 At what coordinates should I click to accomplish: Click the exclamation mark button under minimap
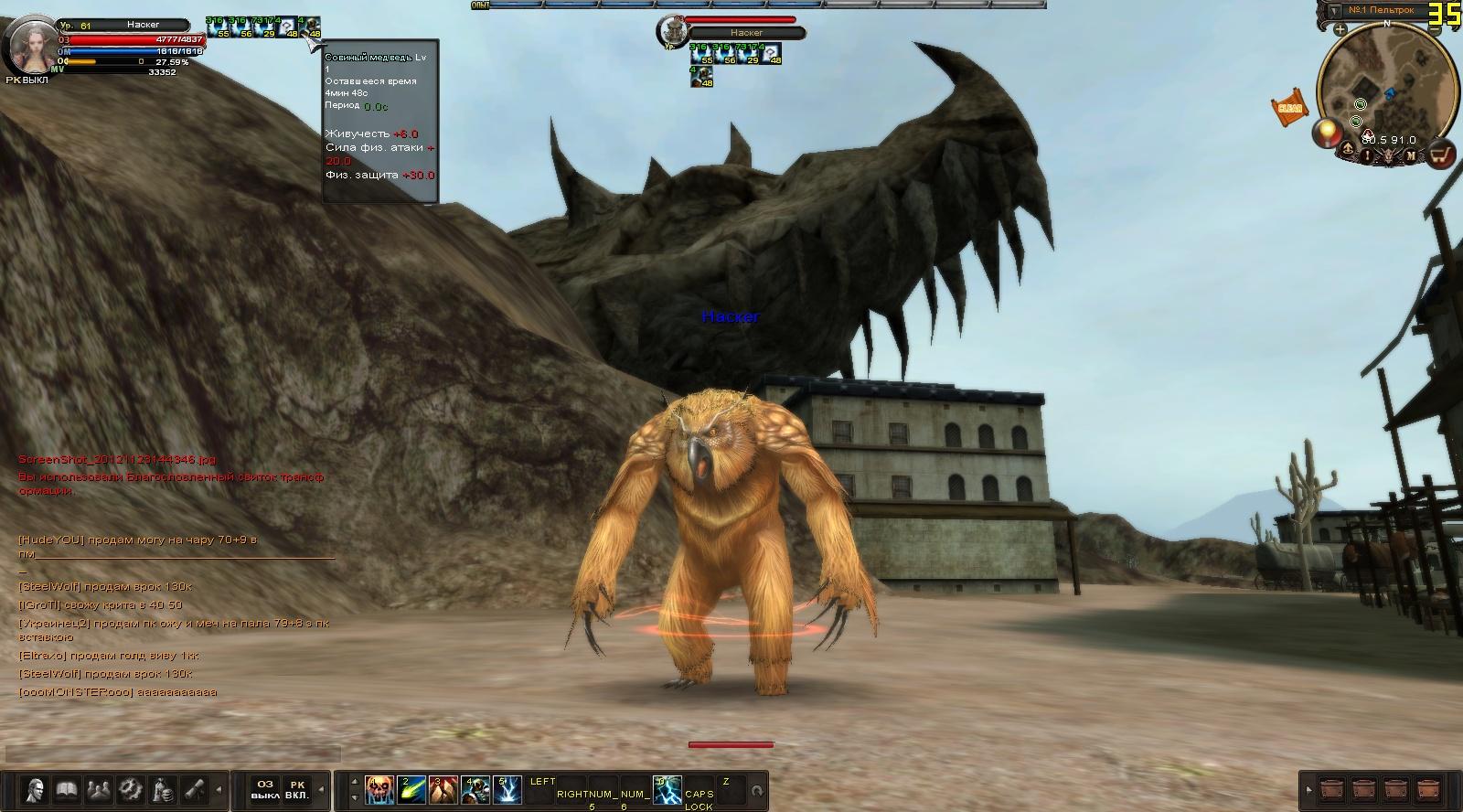1368,156
